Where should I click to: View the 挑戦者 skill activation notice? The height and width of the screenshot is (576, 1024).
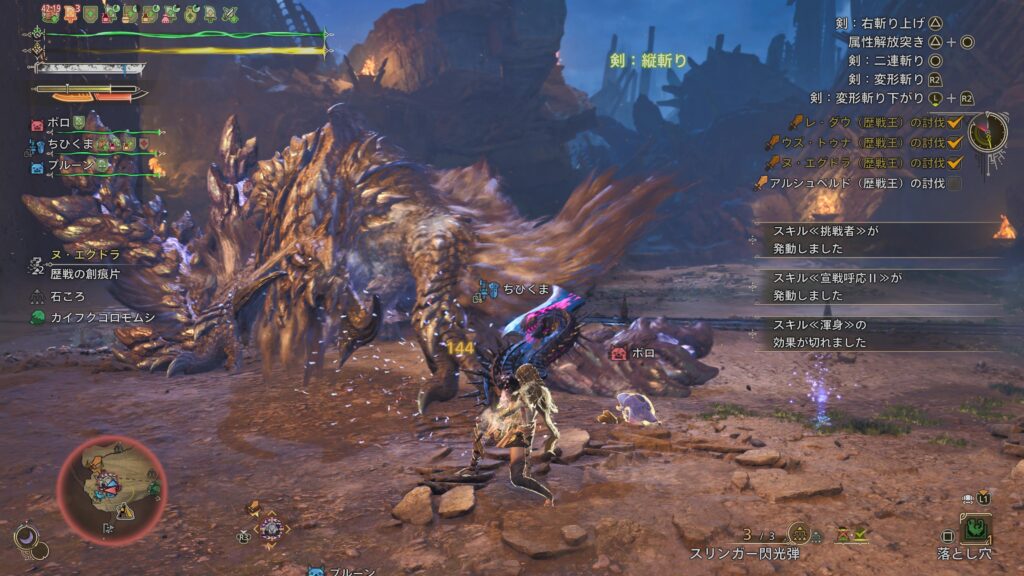coord(875,239)
